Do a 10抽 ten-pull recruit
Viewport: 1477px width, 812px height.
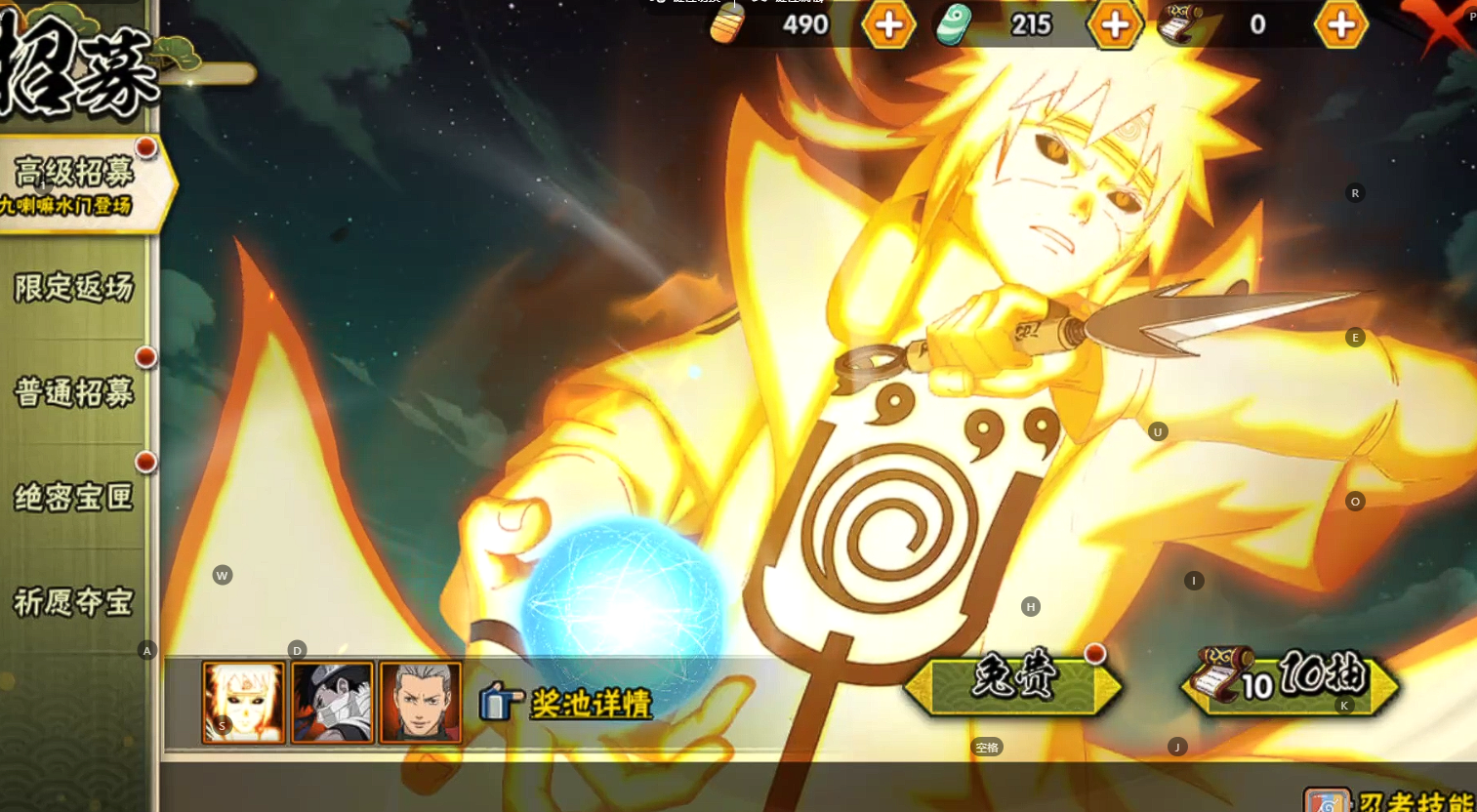1289,683
